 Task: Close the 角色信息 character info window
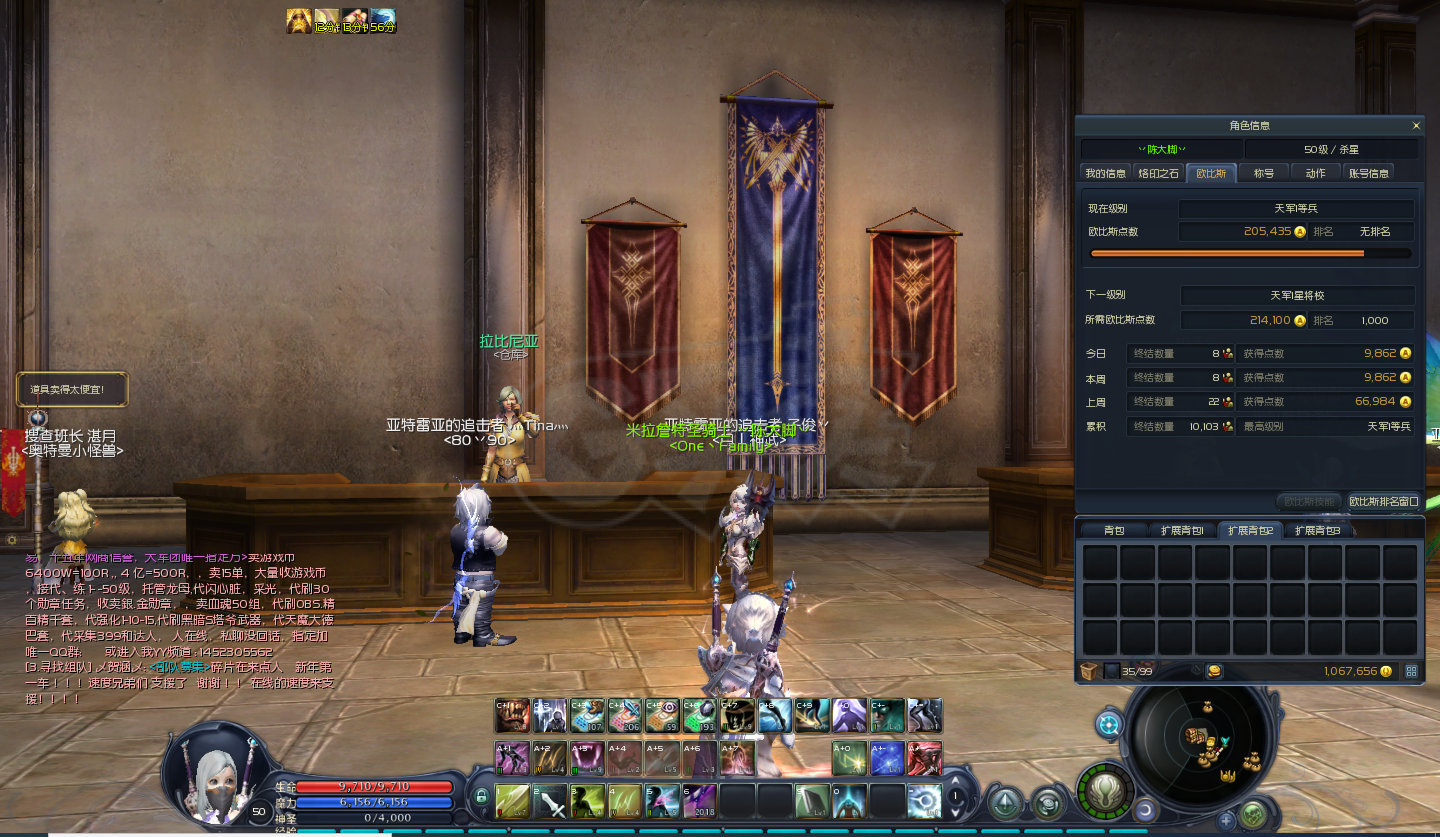(1415, 126)
